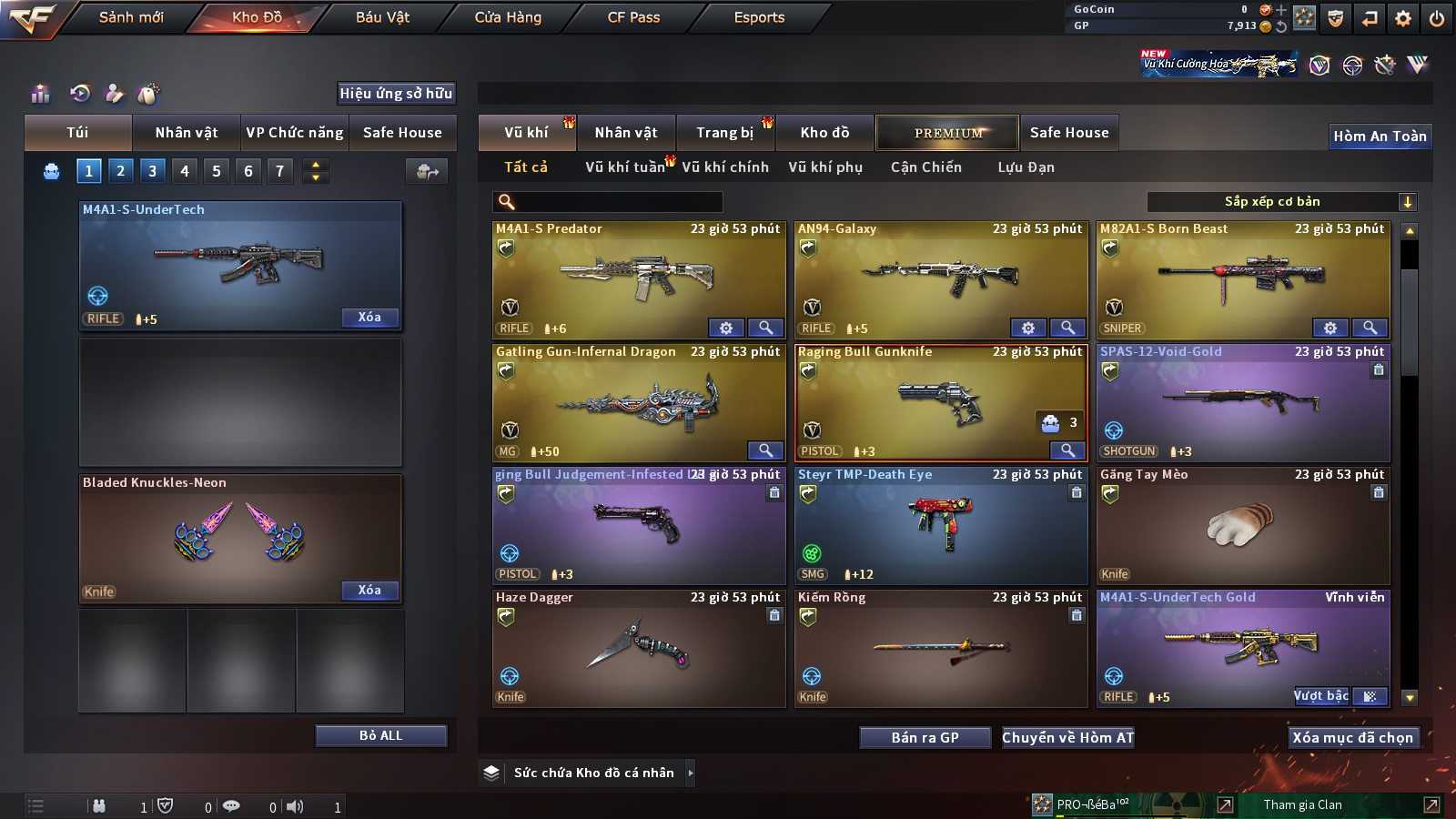Open settings via the gear icon
Image resolution: width=1456 pixels, height=819 pixels.
[x=1403, y=18]
